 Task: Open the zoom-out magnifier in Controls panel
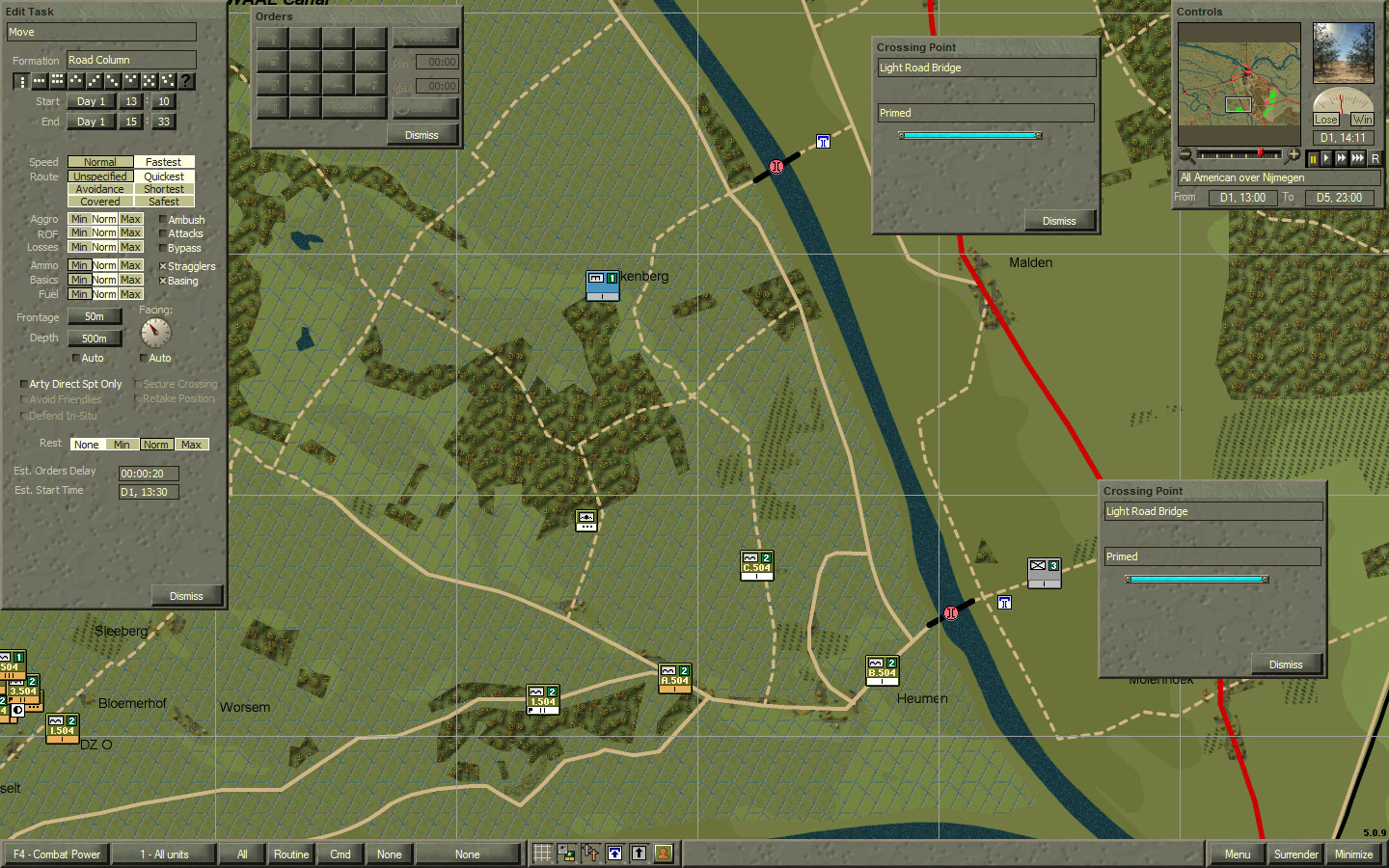(x=1185, y=155)
